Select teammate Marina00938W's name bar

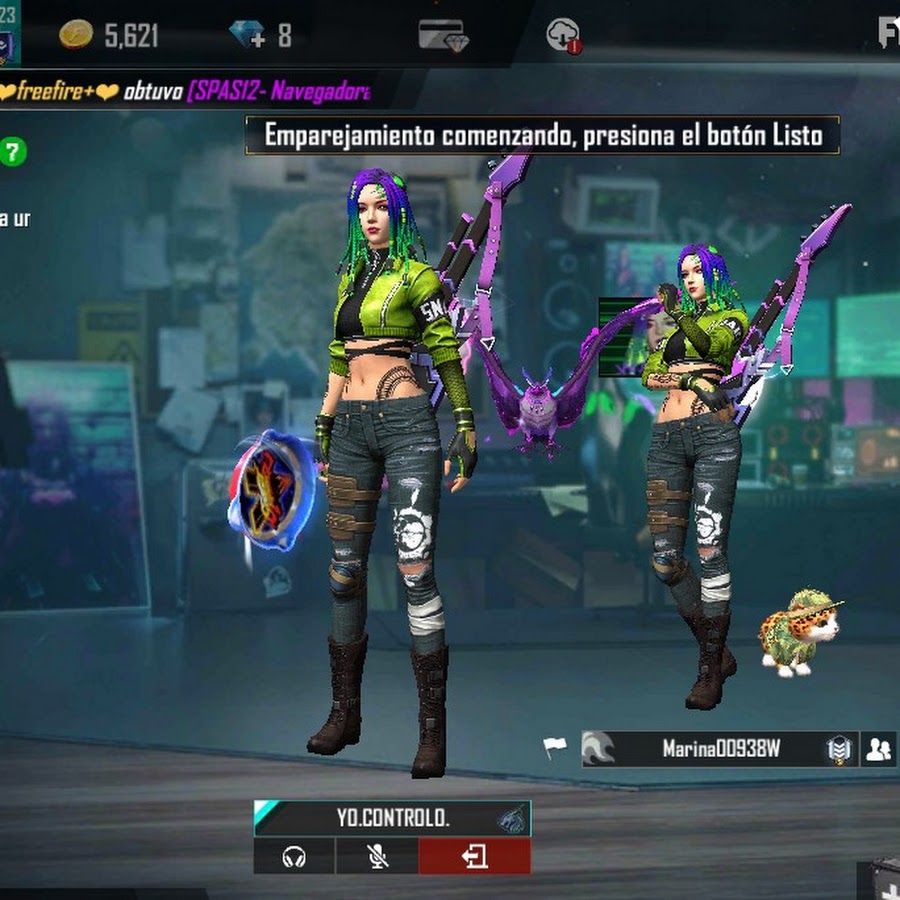(720, 749)
